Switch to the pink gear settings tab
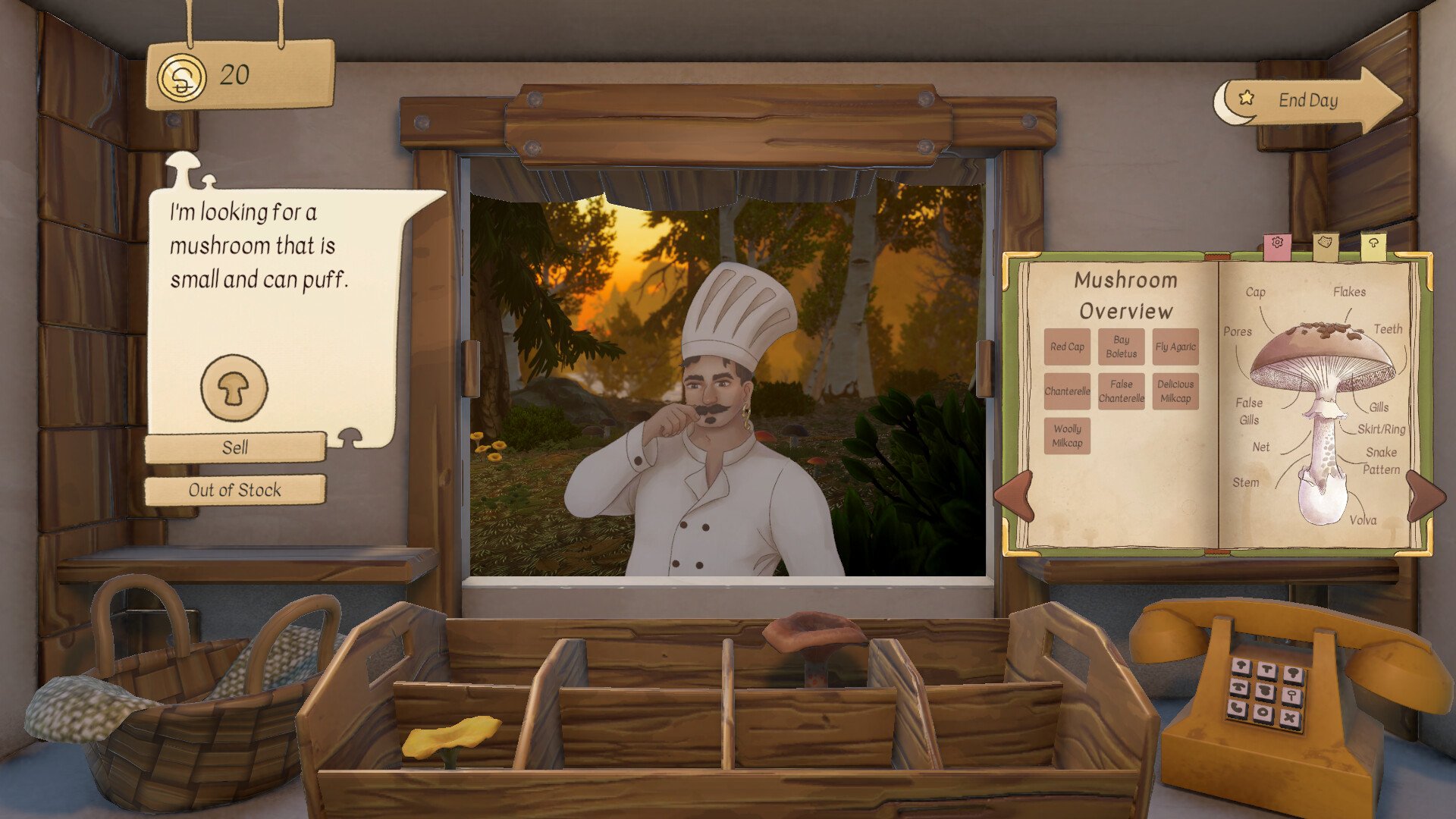Screen dimensions: 1456x819 click(x=1278, y=245)
